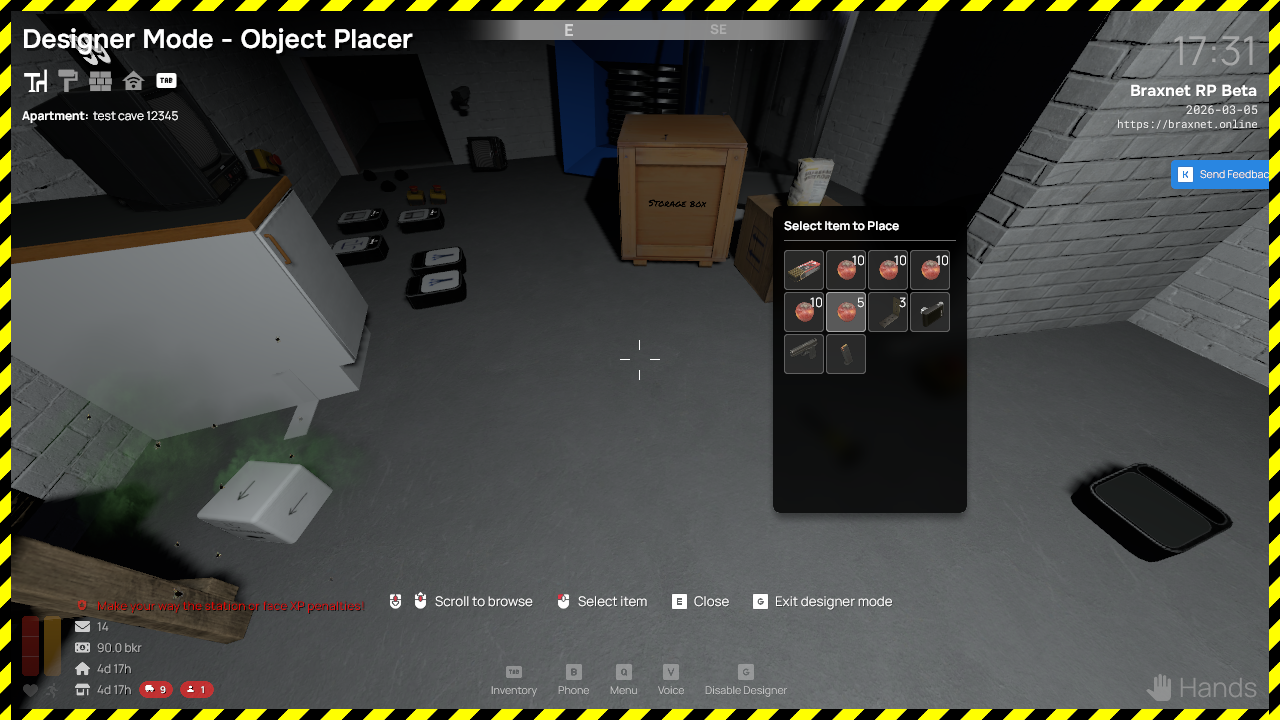Open the smart home designer tool

pos(133,81)
